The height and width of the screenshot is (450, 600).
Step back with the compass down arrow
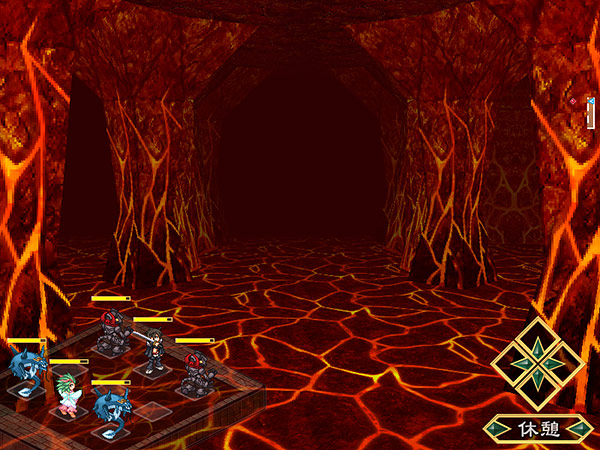tap(538, 386)
